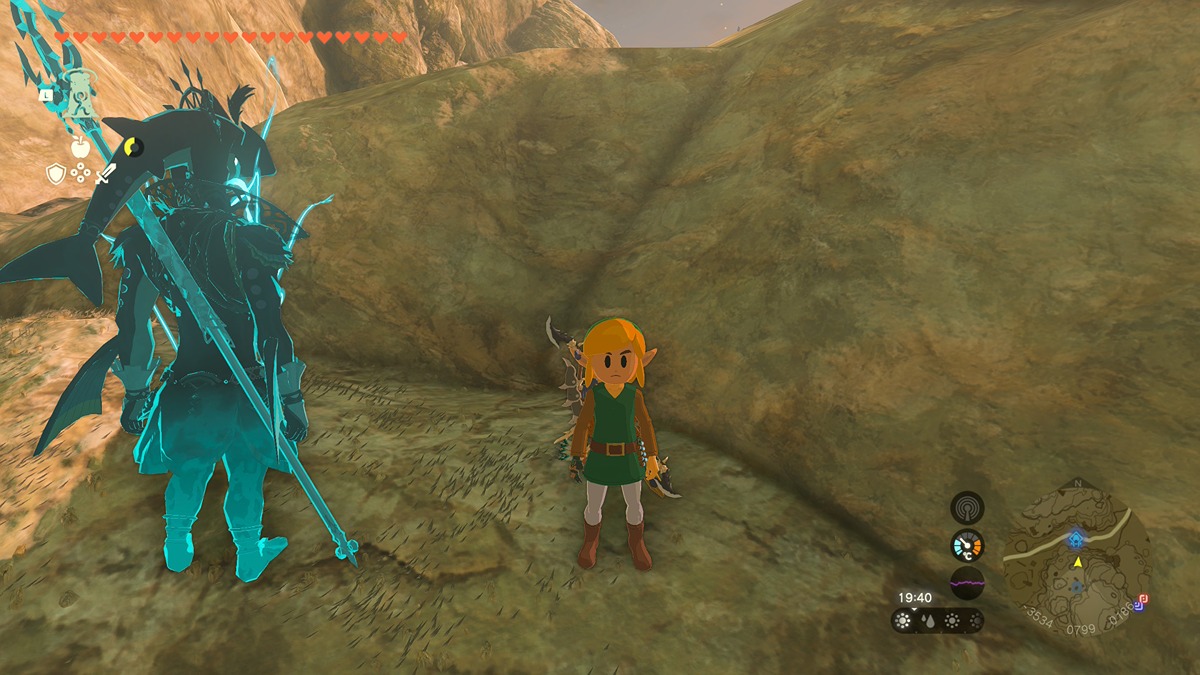Click the red and blue stamp markers
The image size is (1200, 675).
point(1141,601)
